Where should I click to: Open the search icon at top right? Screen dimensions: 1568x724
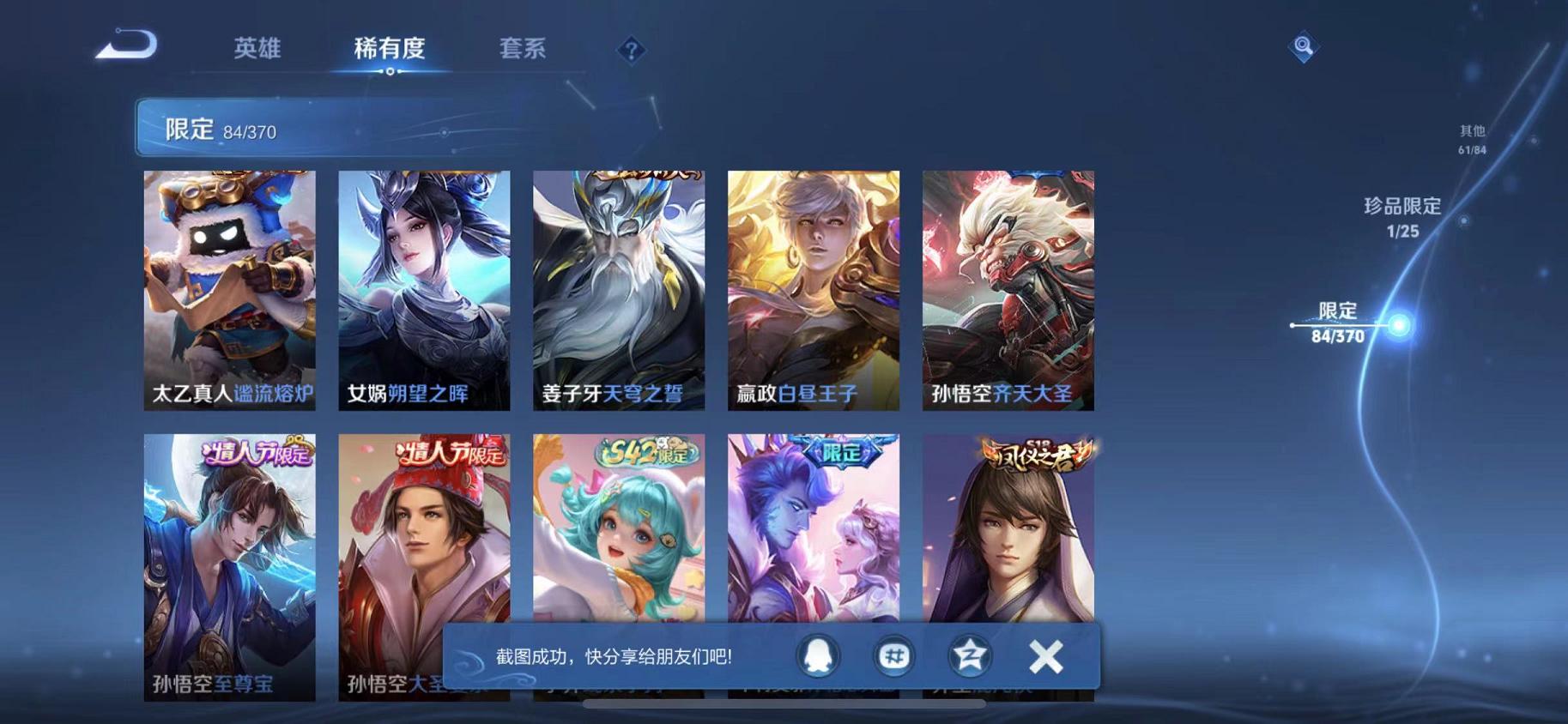pos(1303,48)
